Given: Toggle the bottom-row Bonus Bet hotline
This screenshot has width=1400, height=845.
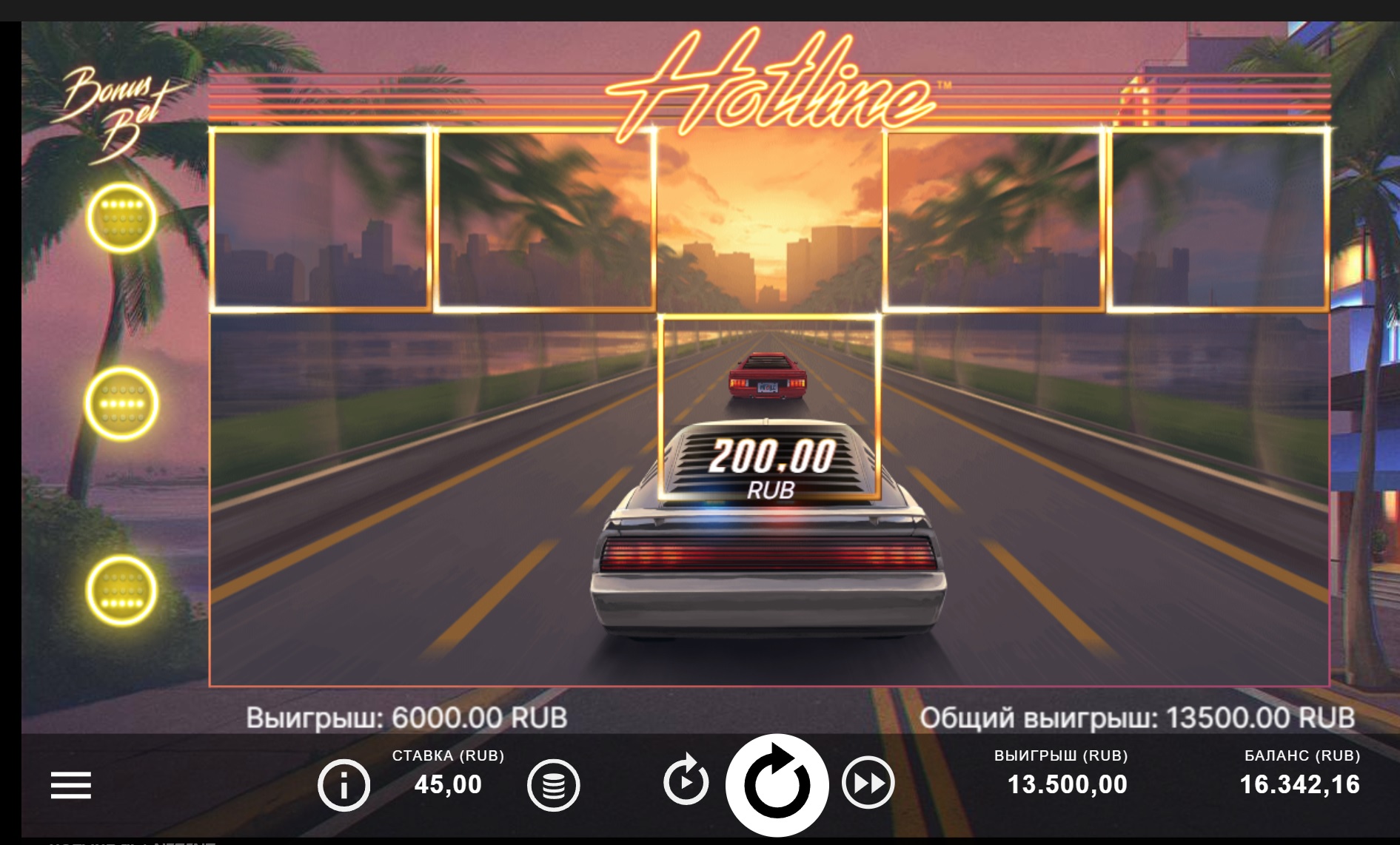Looking at the screenshot, I should click(121, 590).
